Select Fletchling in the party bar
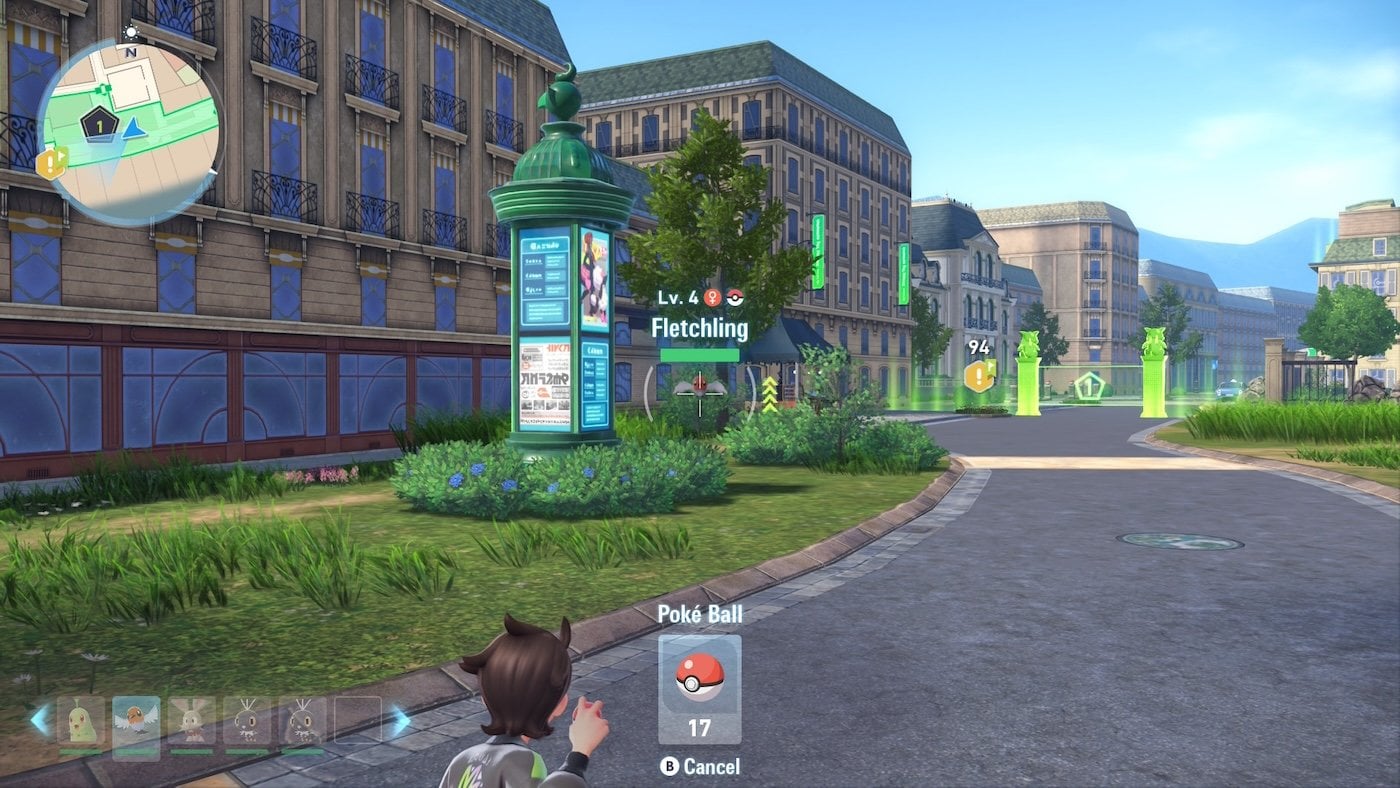The height and width of the screenshot is (788, 1400). 136,724
